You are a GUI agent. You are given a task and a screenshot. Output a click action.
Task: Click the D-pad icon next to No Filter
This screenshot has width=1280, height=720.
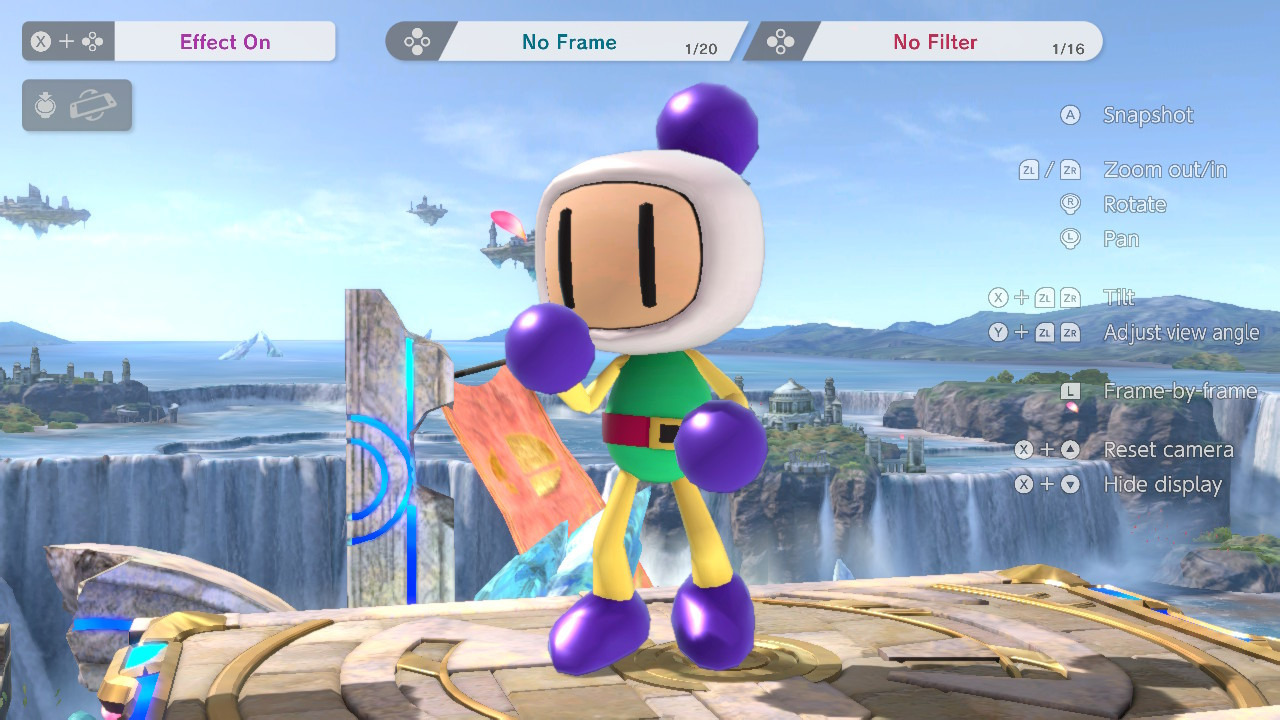[779, 41]
